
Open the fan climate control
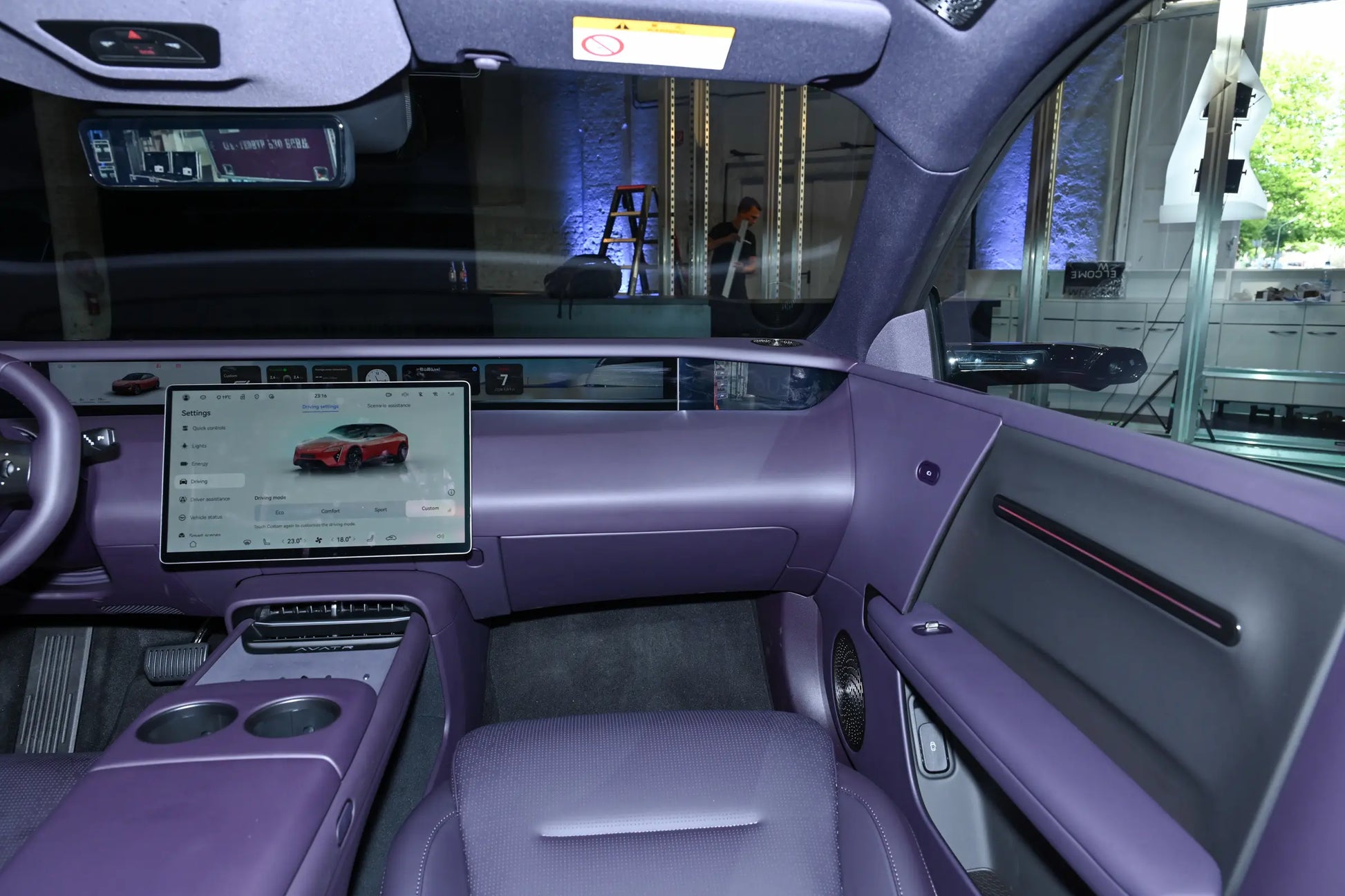[x=319, y=540]
